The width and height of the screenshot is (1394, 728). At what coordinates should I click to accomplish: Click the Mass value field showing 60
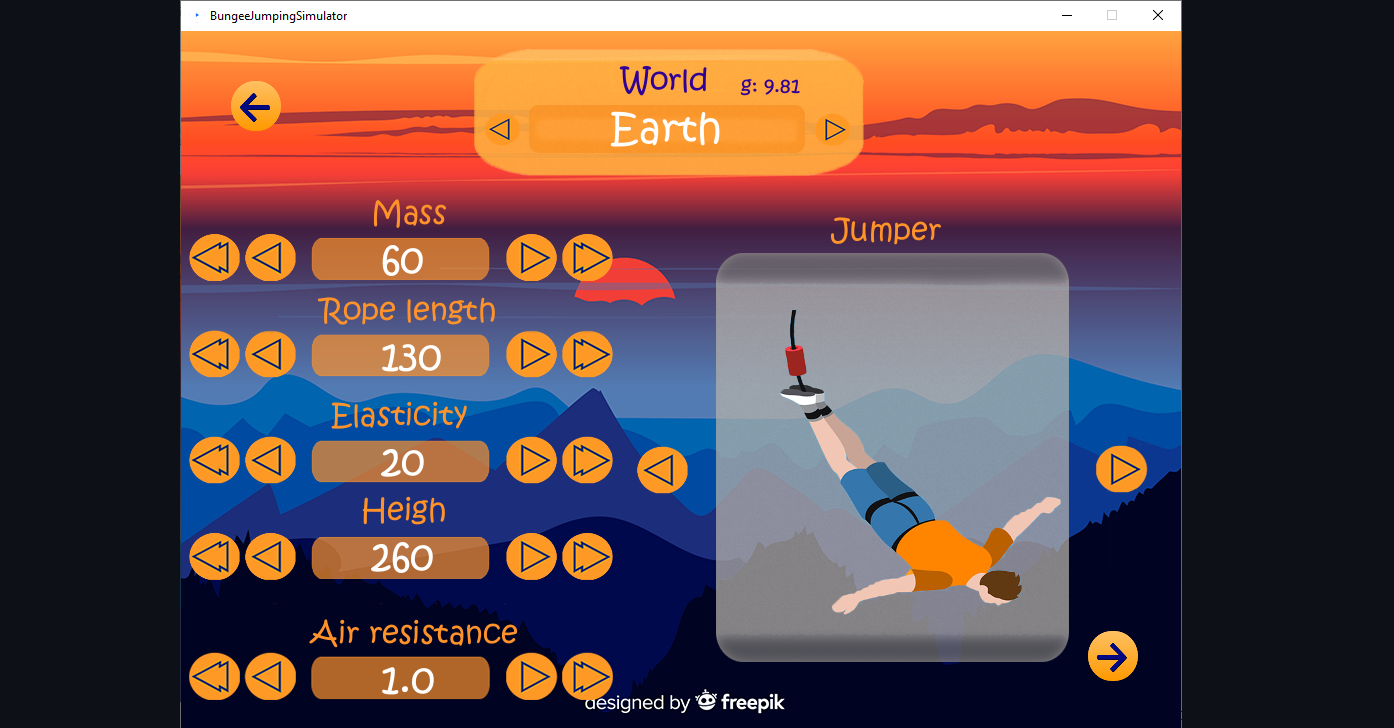[x=400, y=259]
